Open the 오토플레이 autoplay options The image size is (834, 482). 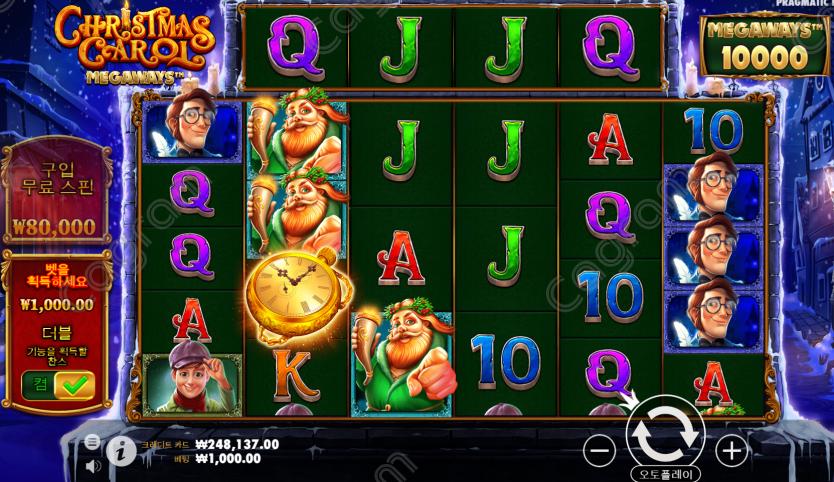(665, 473)
